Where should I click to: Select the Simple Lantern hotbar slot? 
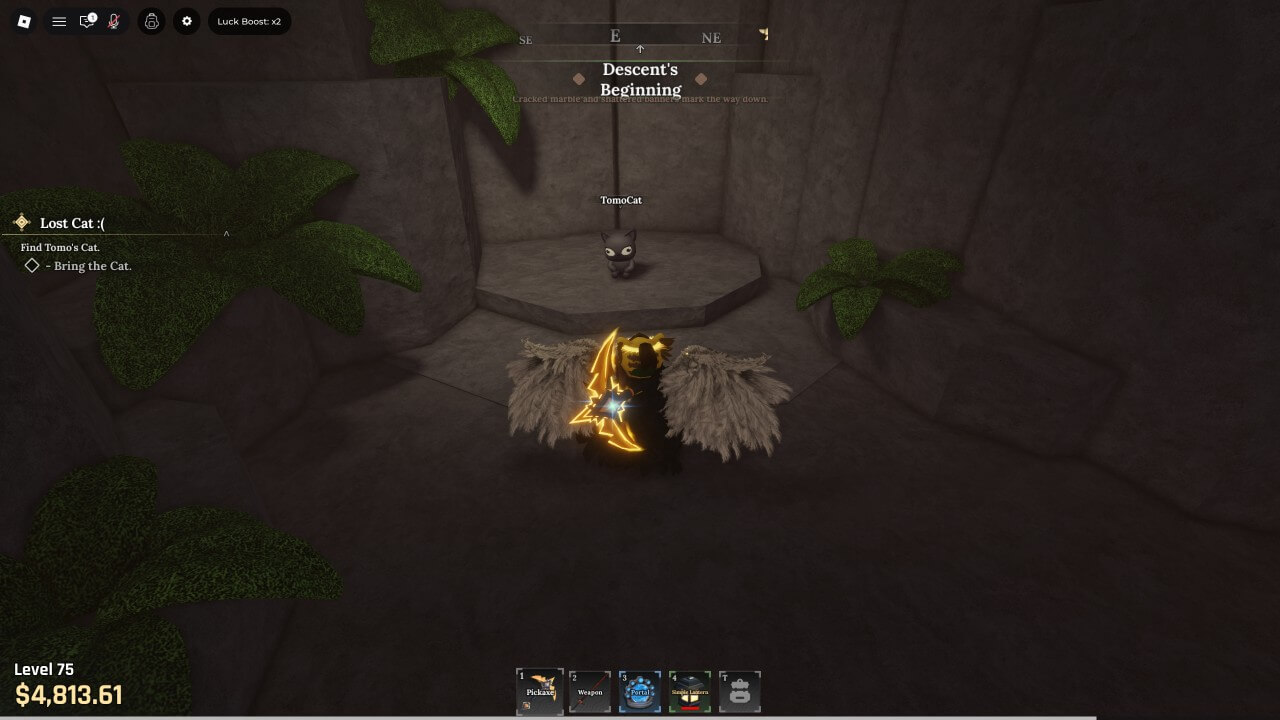click(x=690, y=692)
